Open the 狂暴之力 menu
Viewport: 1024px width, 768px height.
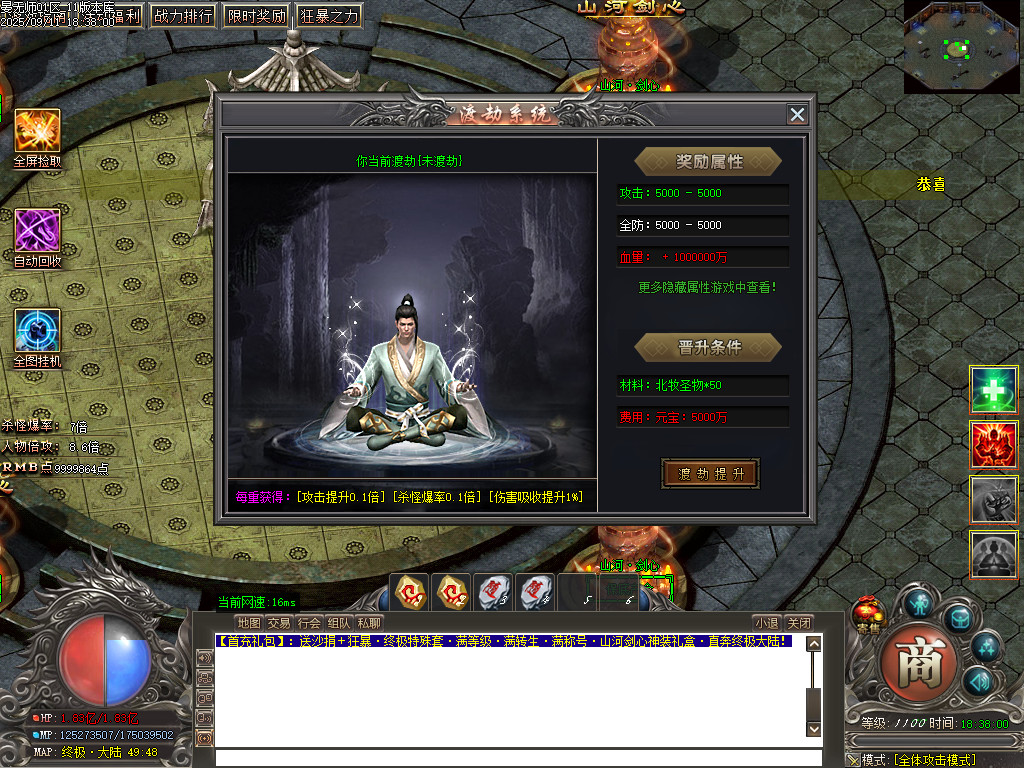pyautogui.click(x=329, y=16)
